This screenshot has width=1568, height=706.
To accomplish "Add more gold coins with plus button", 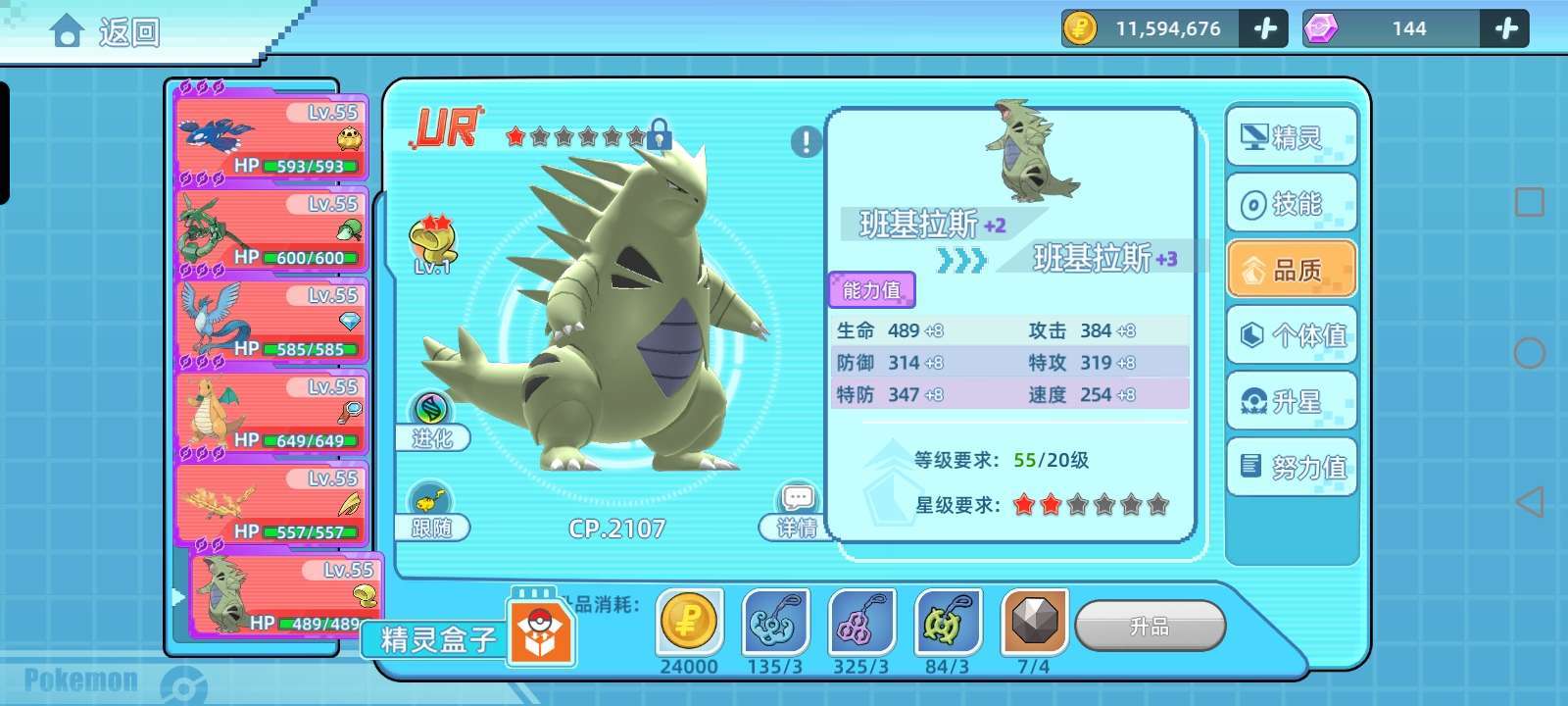I will pos(1264,28).
